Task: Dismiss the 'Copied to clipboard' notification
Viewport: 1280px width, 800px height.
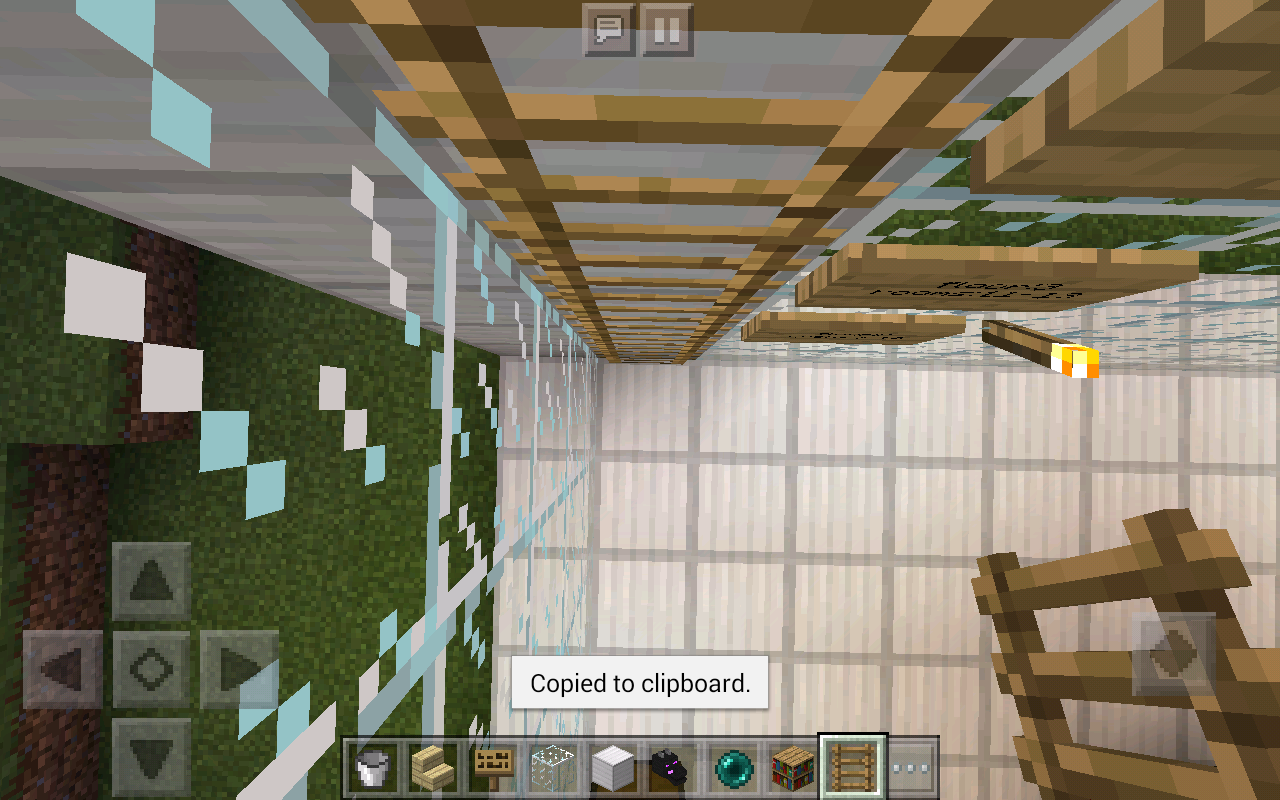Action: [638, 684]
